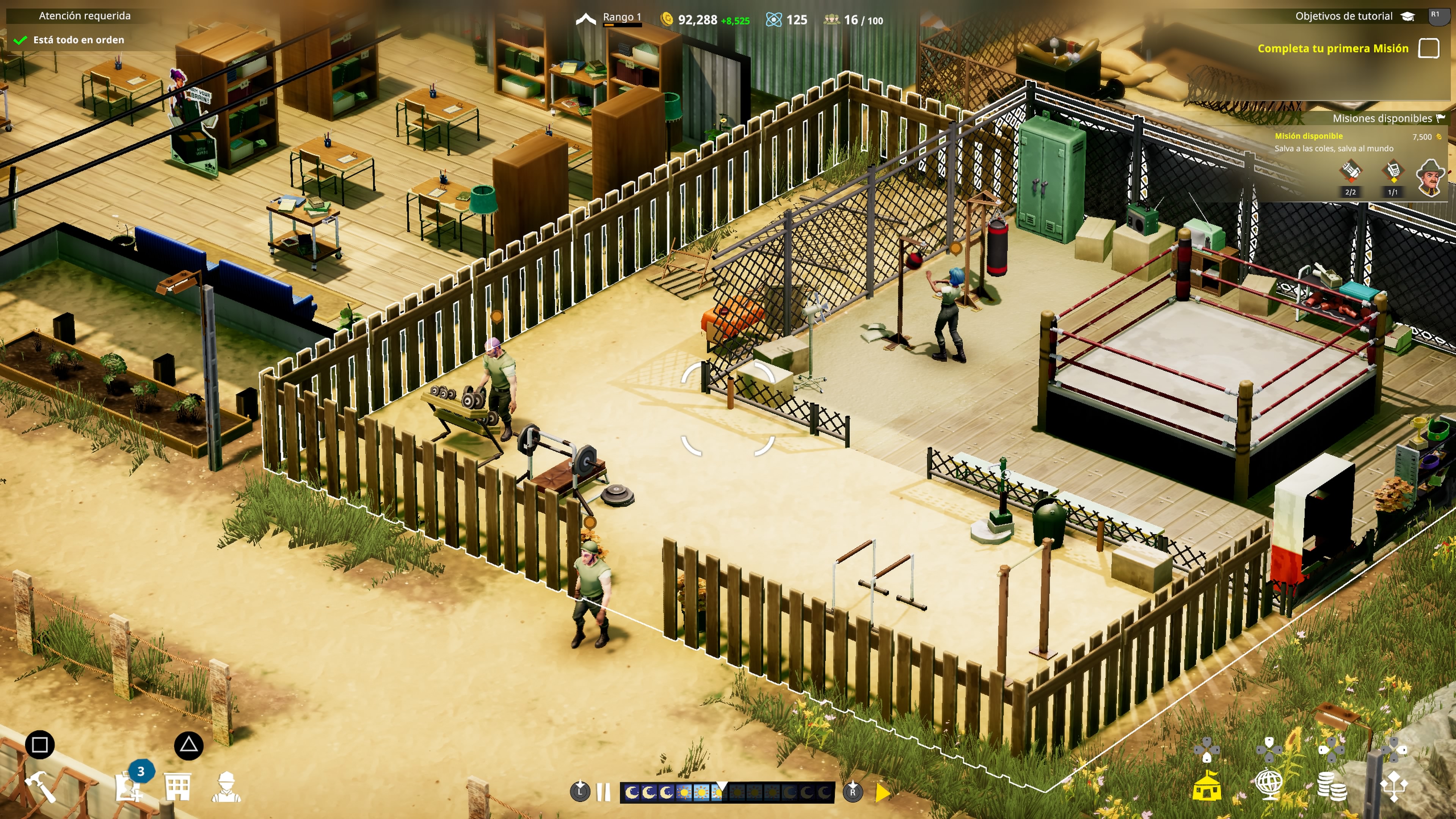The height and width of the screenshot is (819, 1456).
Task: Open 'Objetivos de tutorial' header
Action: coord(1343,16)
